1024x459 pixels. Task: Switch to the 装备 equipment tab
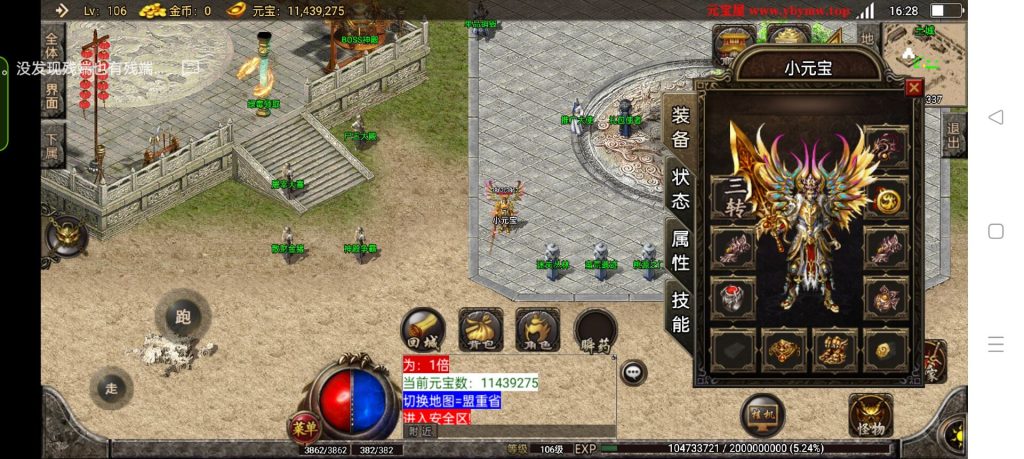680,127
